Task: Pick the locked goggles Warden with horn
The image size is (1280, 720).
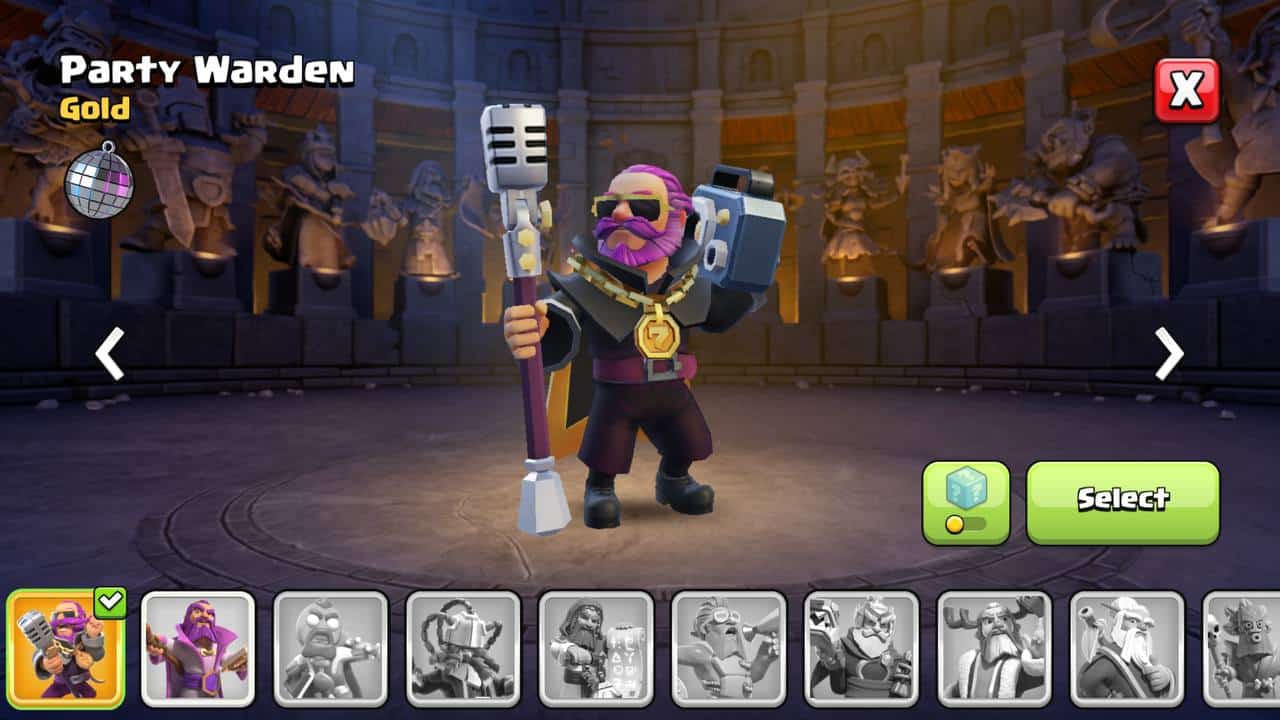Action: [x=728, y=648]
